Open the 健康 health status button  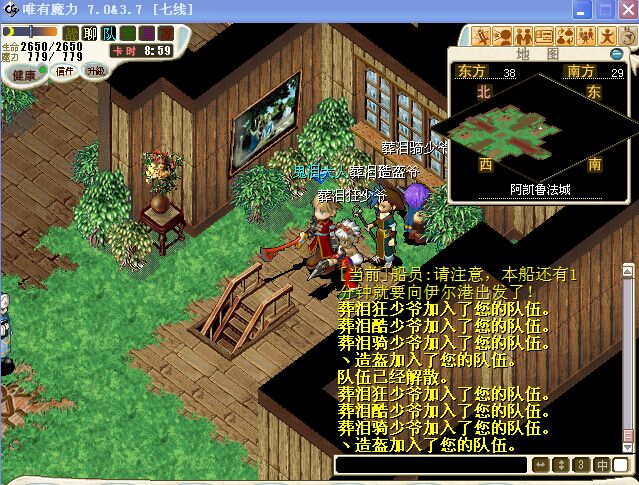(x=22, y=75)
